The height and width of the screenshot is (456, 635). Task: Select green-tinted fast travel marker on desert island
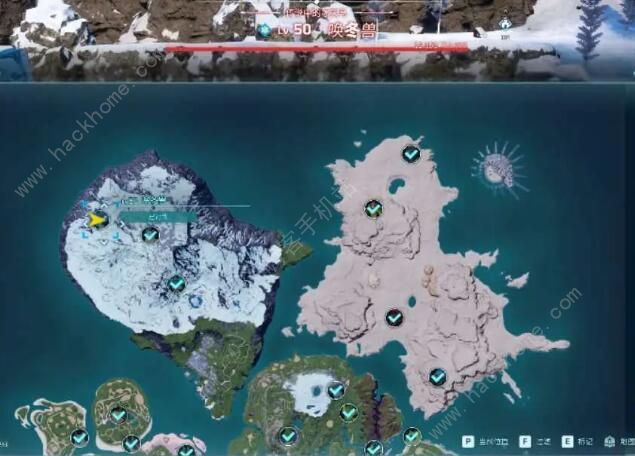tap(373, 208)
